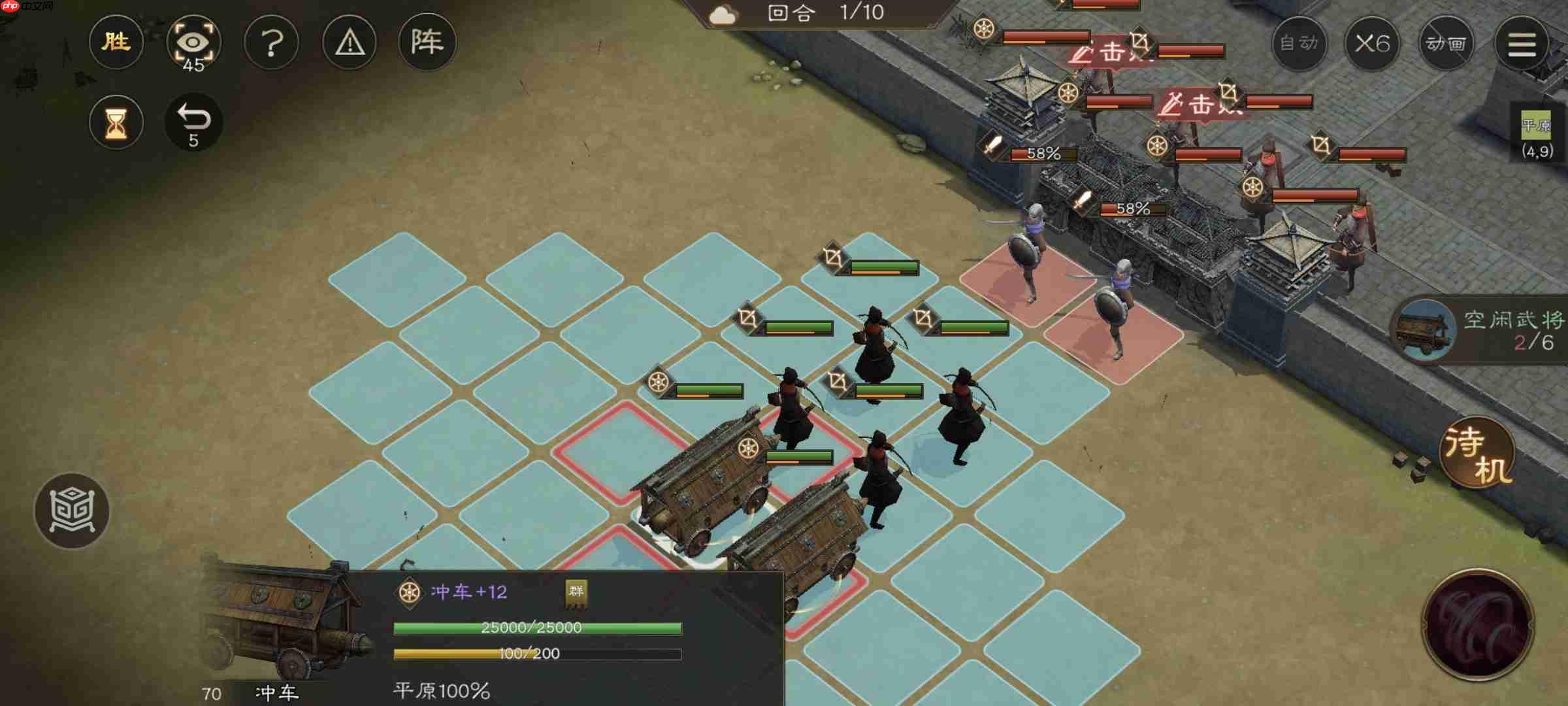Select the cube formation icon bottom left
Image resolution: width=1568 pixels, height=706 pixels.
click(x=74, y=511)
